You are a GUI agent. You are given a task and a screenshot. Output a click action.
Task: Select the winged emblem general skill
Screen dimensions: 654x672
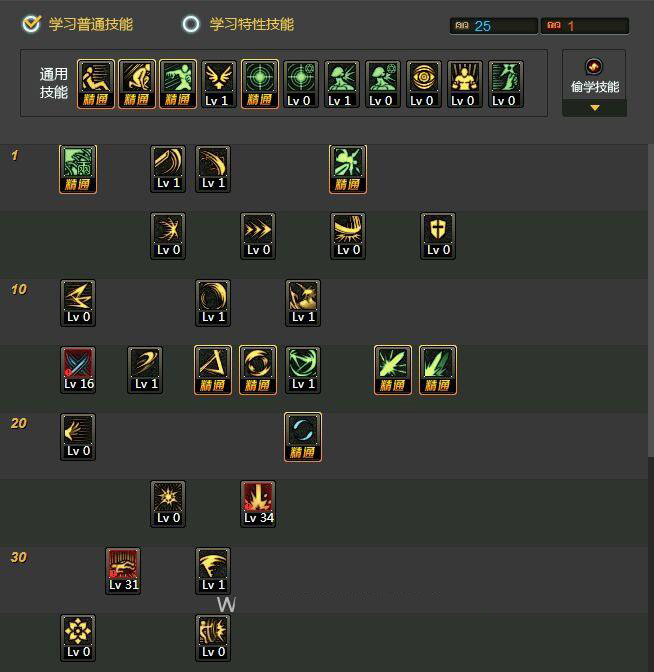pos(218,84)
